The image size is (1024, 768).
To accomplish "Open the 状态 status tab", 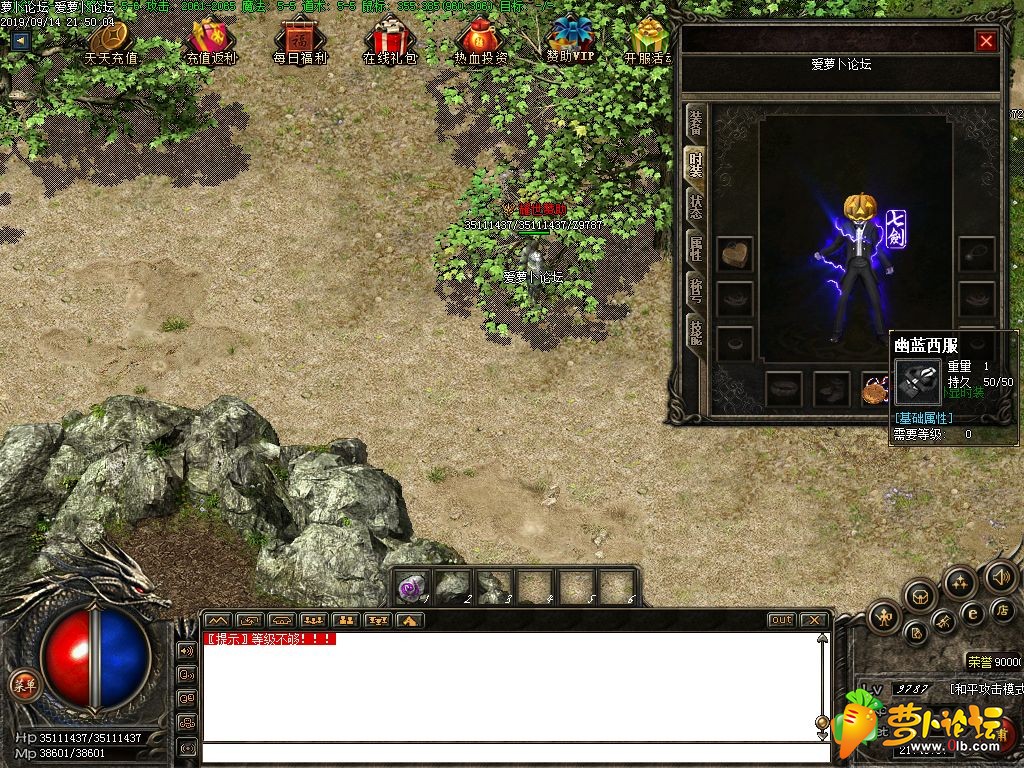I will [695, 207].
